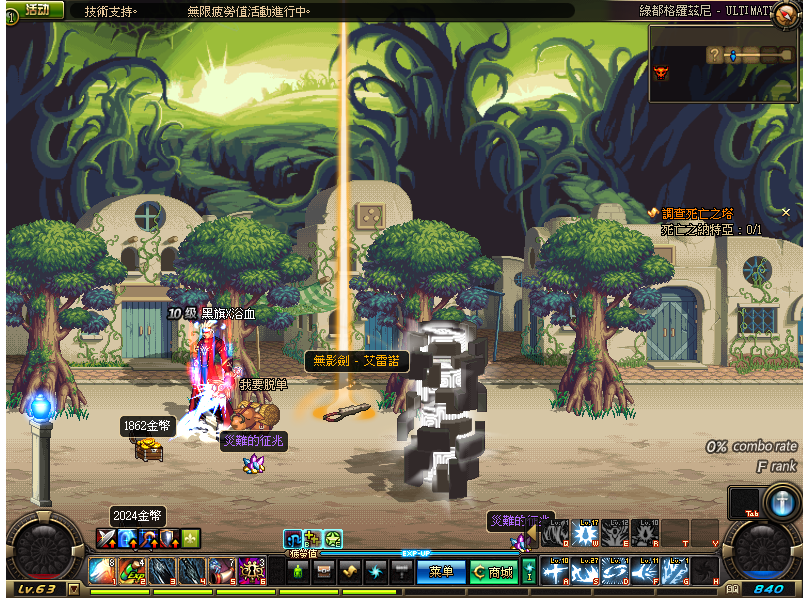Select the 調查死亡之塔 quest entry
The height and width of the screenshot is (598, 806).
(705, 213)
